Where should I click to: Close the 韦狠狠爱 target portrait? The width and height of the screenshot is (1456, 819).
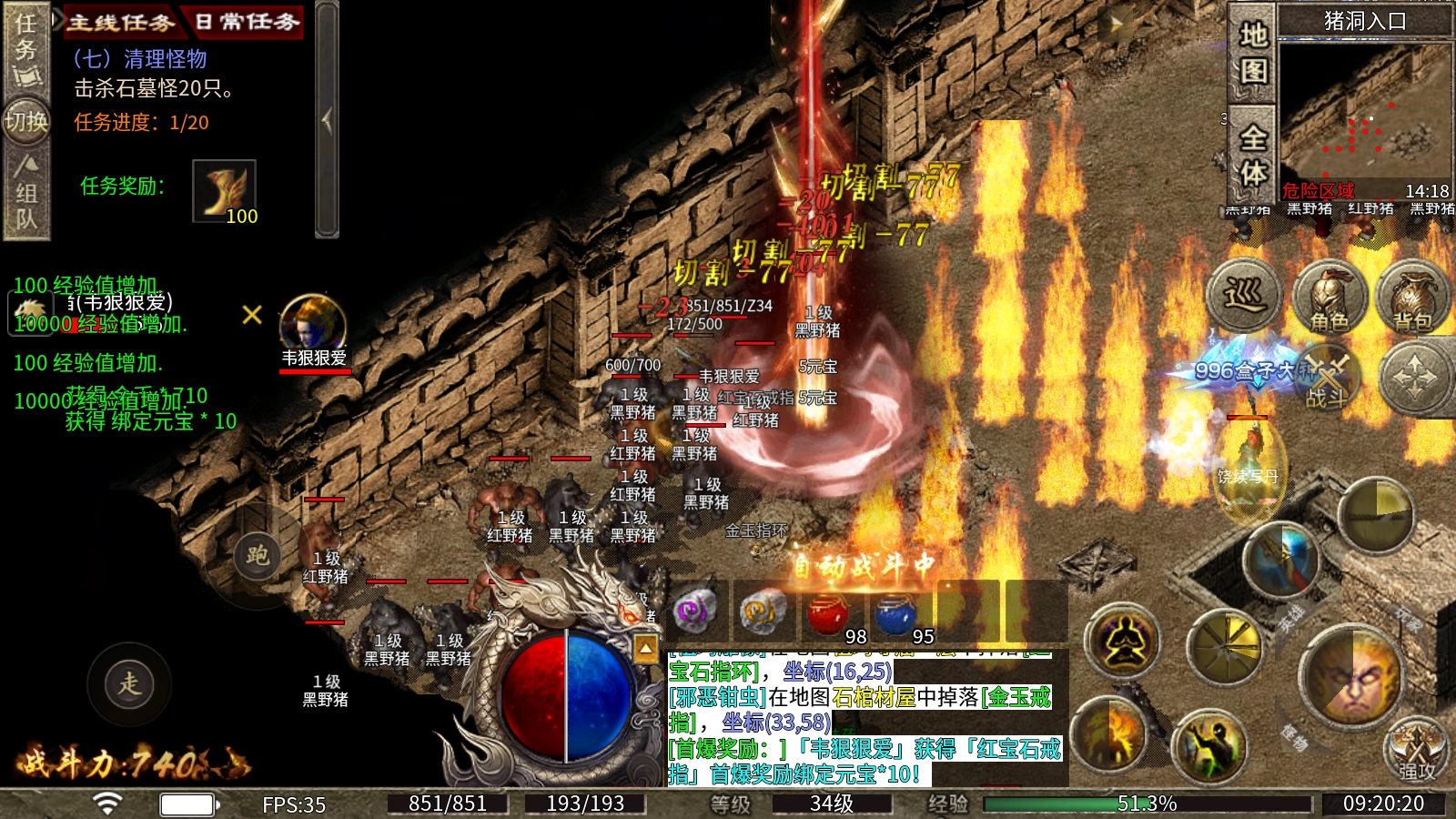pyautogui.click(x=252, y=315)
